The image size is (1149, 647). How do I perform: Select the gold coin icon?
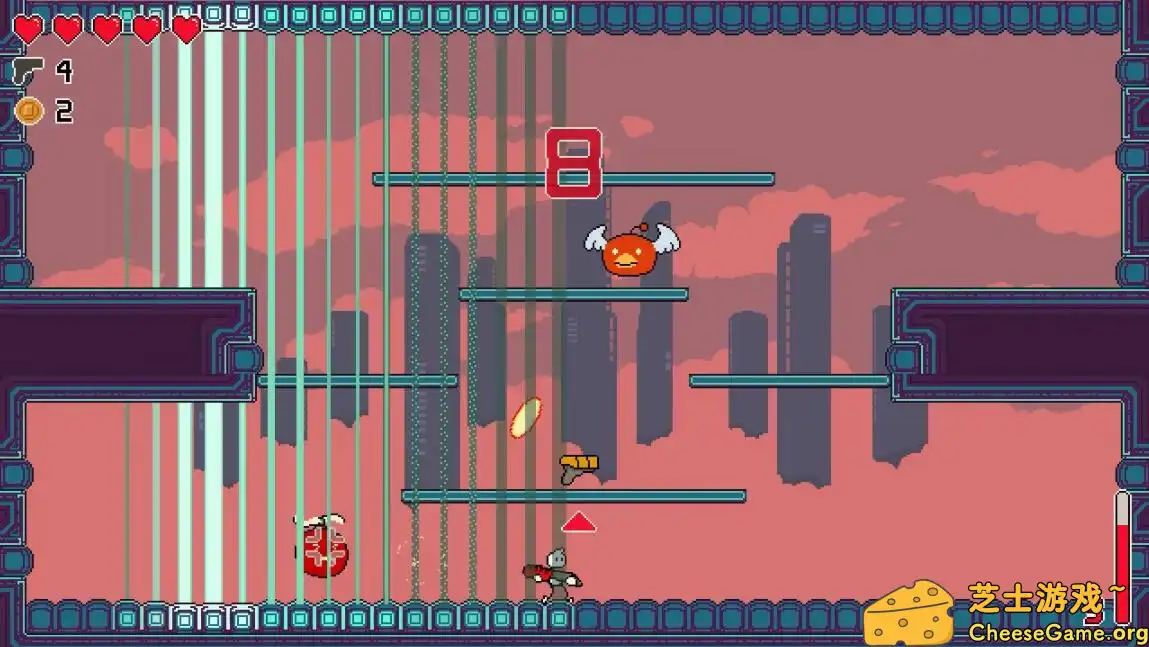(x=28, y=111)
